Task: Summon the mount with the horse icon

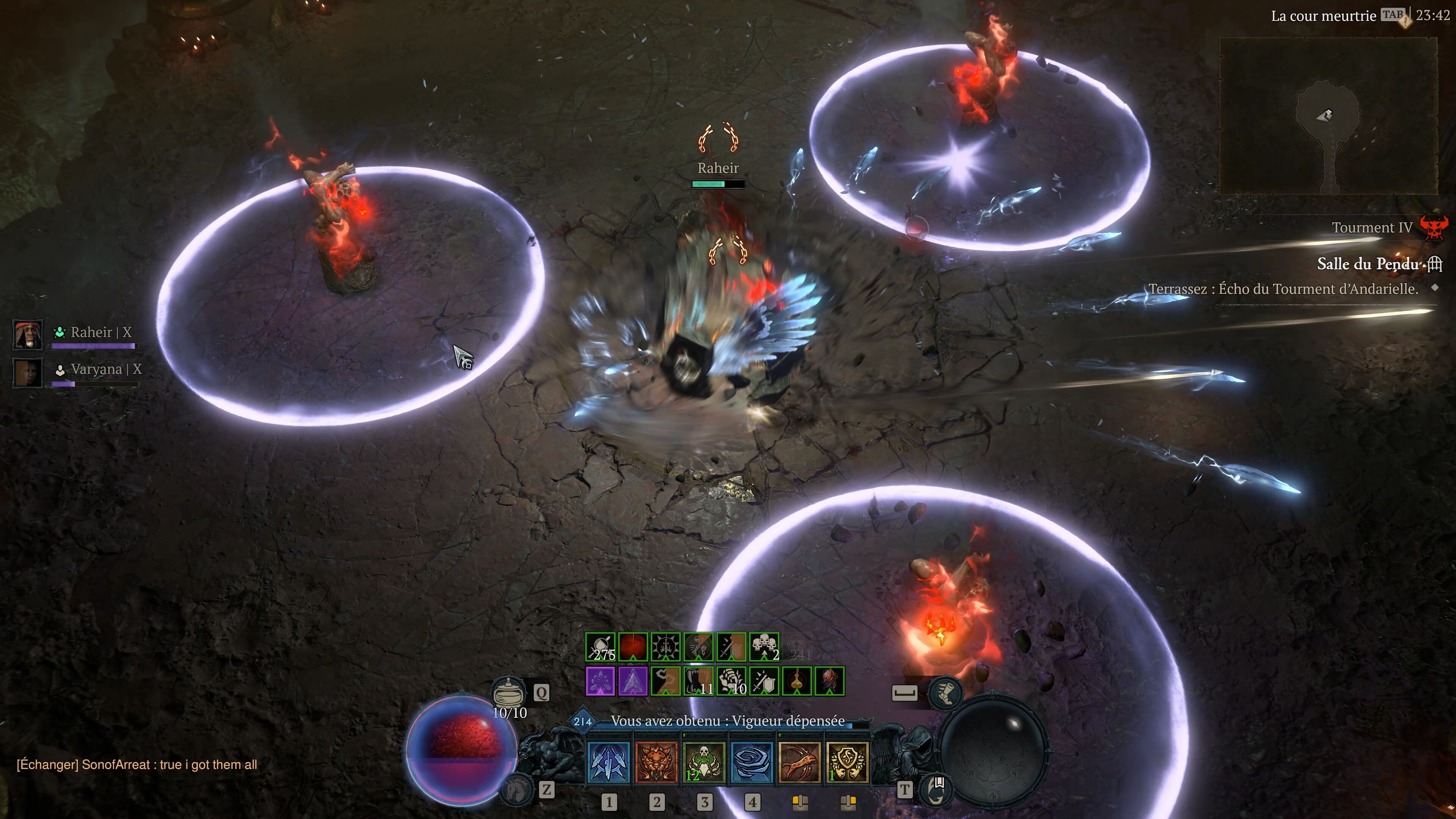Action: point(516,789)
